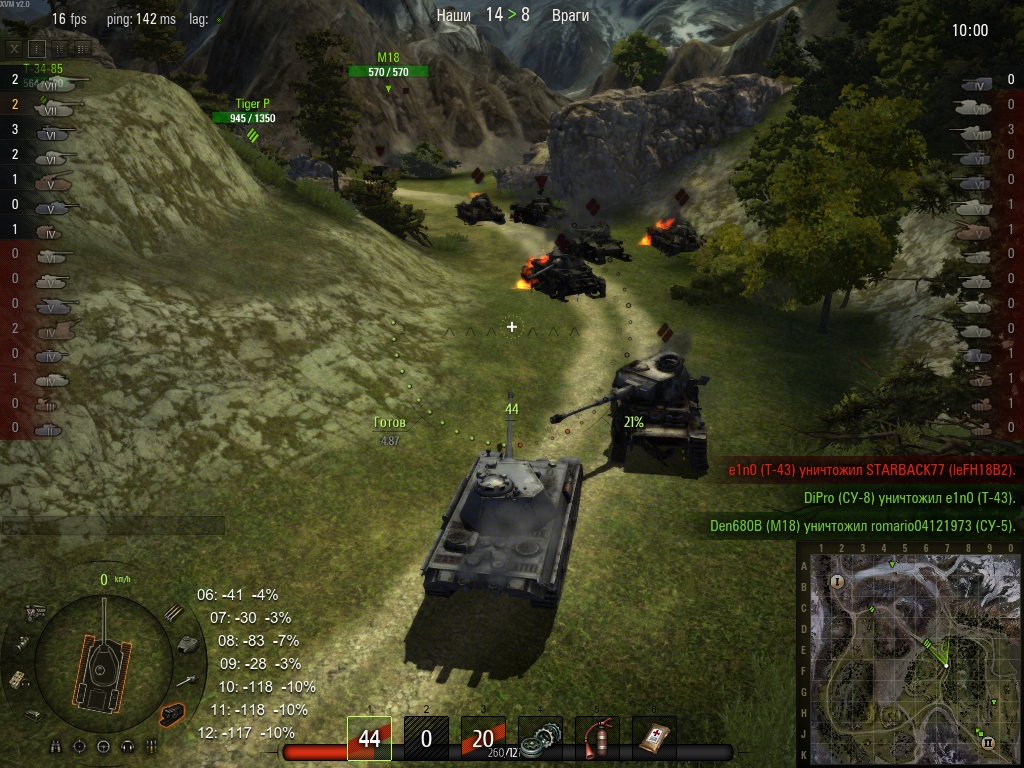The height and width of the screenshot is (768, 1024).
Task: Click the headphones radio operator crew icon
Action: pos(127,746)
